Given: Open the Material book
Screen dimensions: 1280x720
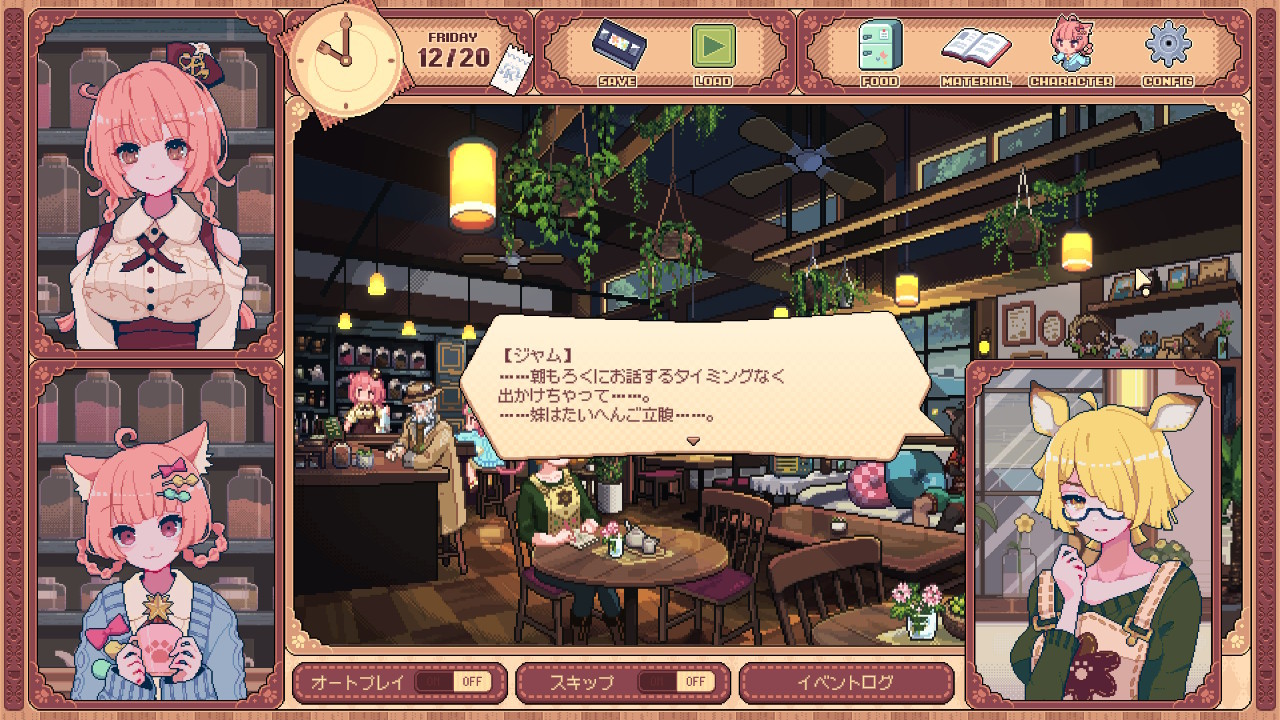Looking at the screenshot, I should click(x=975, y=48).
